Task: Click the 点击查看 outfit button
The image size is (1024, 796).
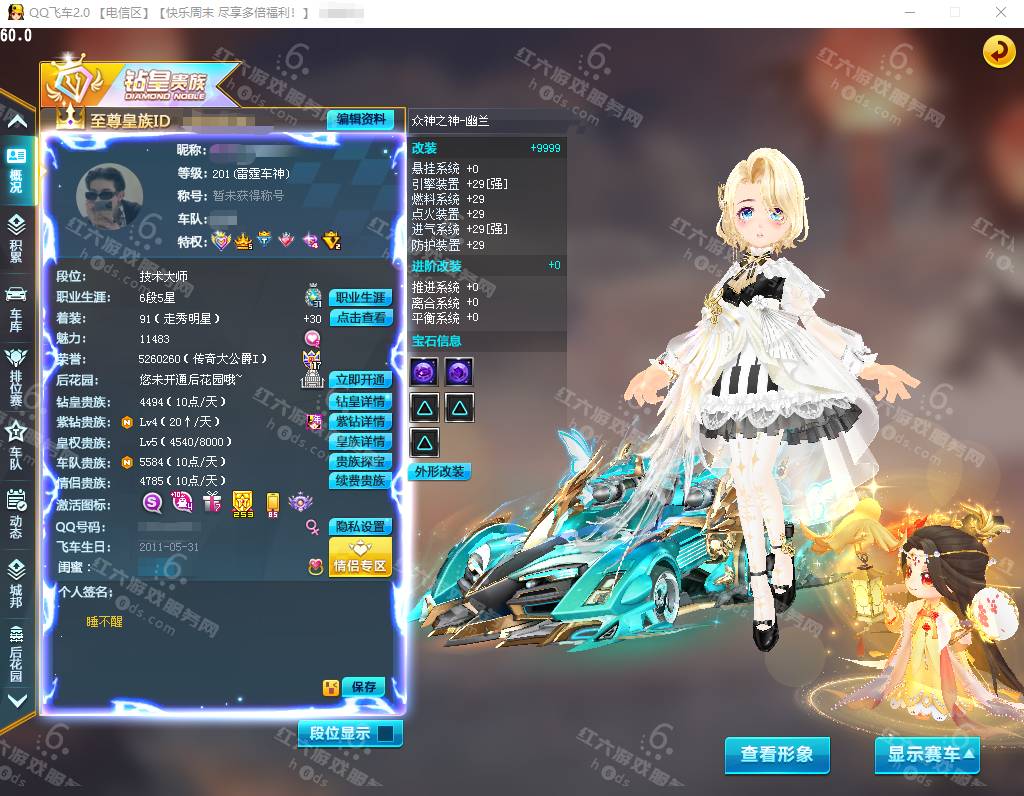Action: [360, 318]
